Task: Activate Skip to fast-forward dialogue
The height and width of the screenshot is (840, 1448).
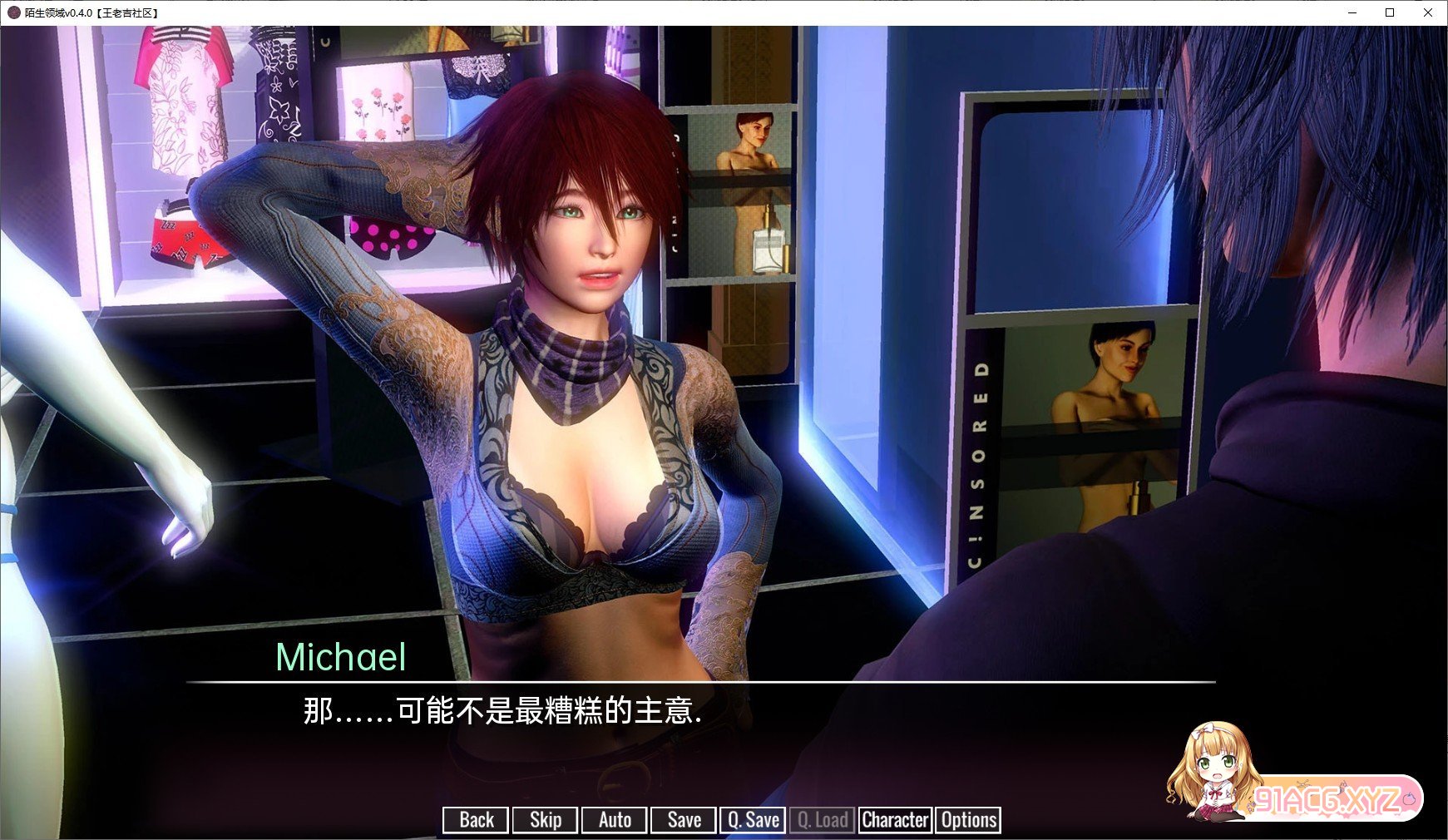Action: 545,820
